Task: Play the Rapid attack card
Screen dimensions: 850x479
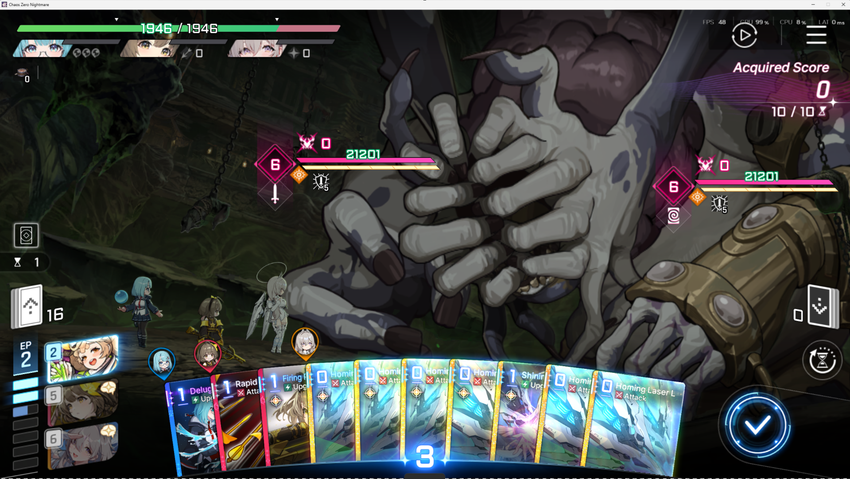Action: pyautogui.click(x=241, y=420)
